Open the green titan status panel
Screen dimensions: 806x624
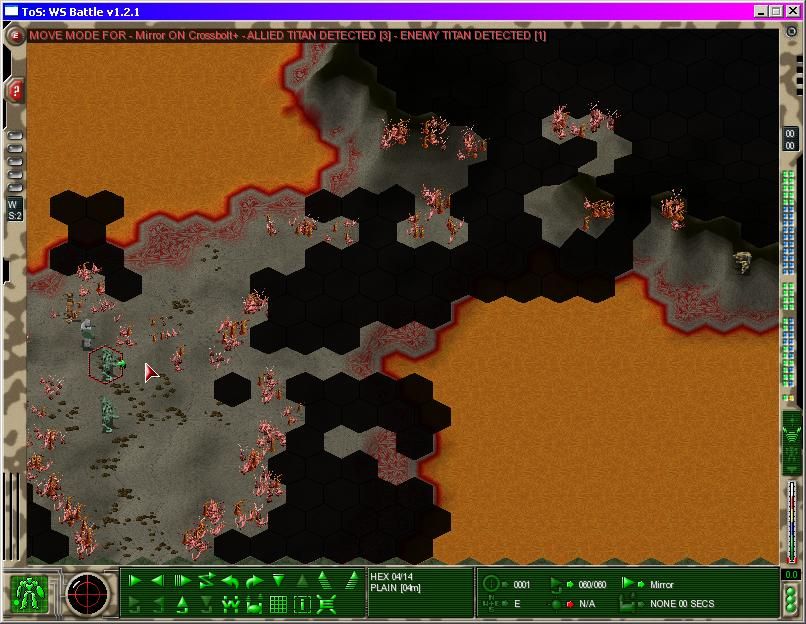[29, 594]
